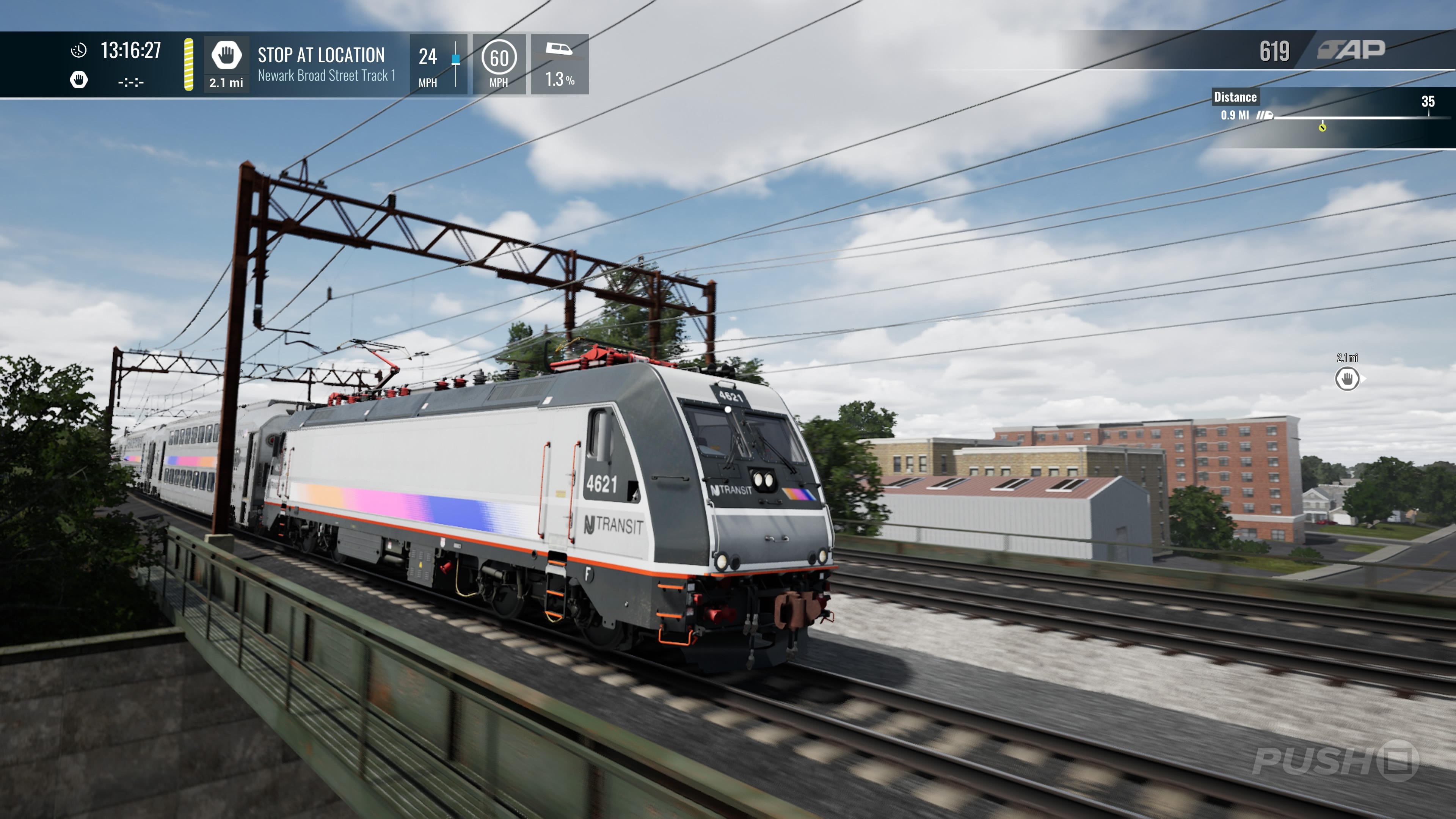Image resolution: width=1456 pixels, height=819 pixels.
Task: Select the track gradient train icon
Action: [559, 49]
